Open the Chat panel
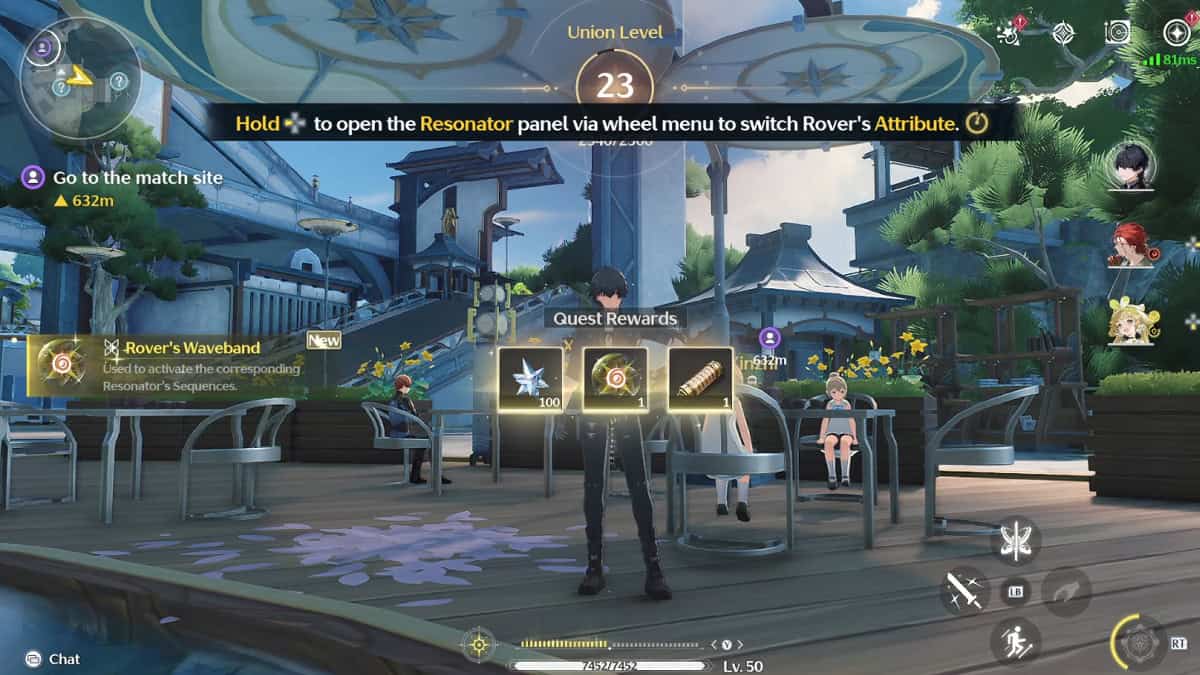Viewport: 1200px width, 675px height. click(x=53, y=659)
